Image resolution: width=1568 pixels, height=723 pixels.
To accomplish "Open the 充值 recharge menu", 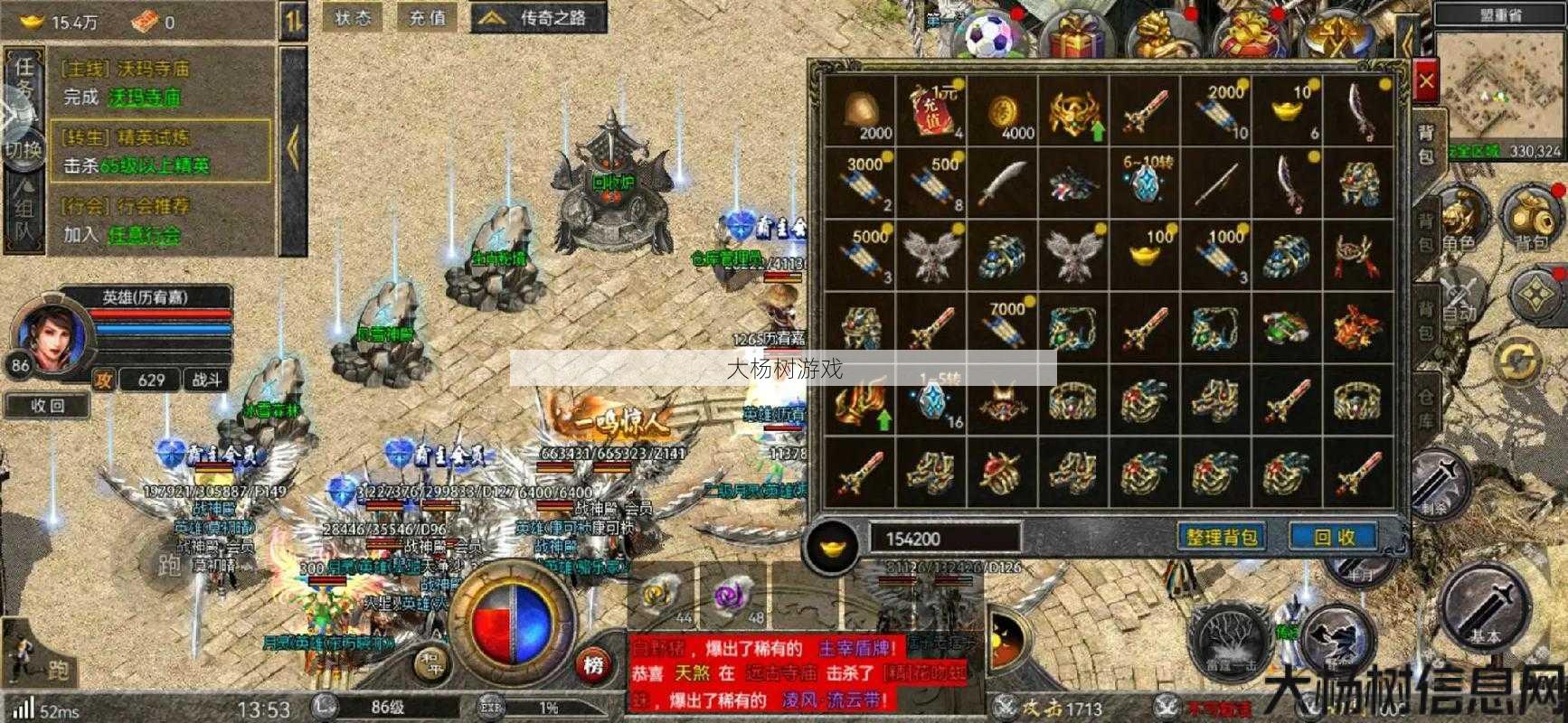I will (x=427, y=18).
